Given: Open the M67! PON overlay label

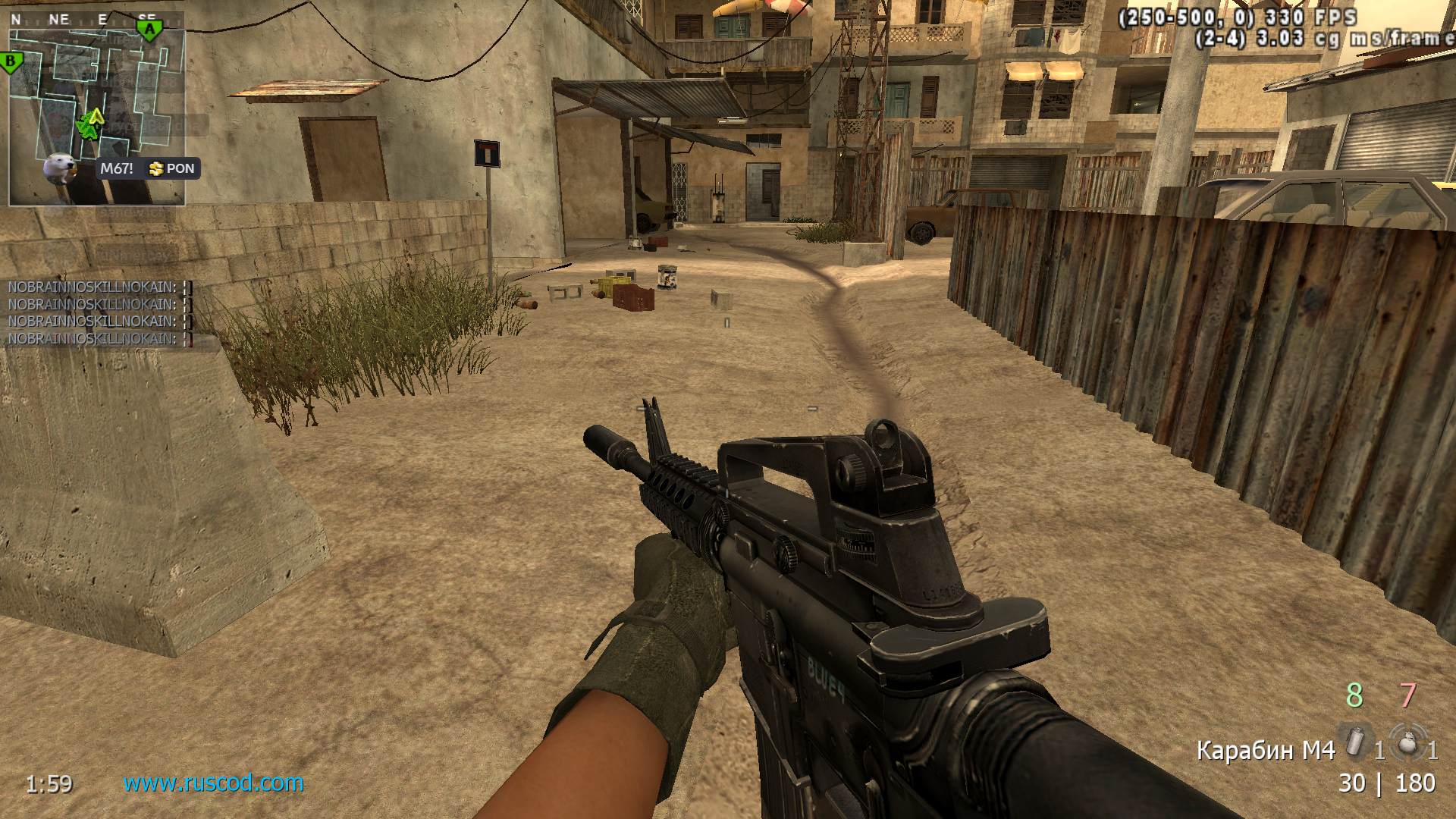Looking at the screenshot, I should 149,168.
